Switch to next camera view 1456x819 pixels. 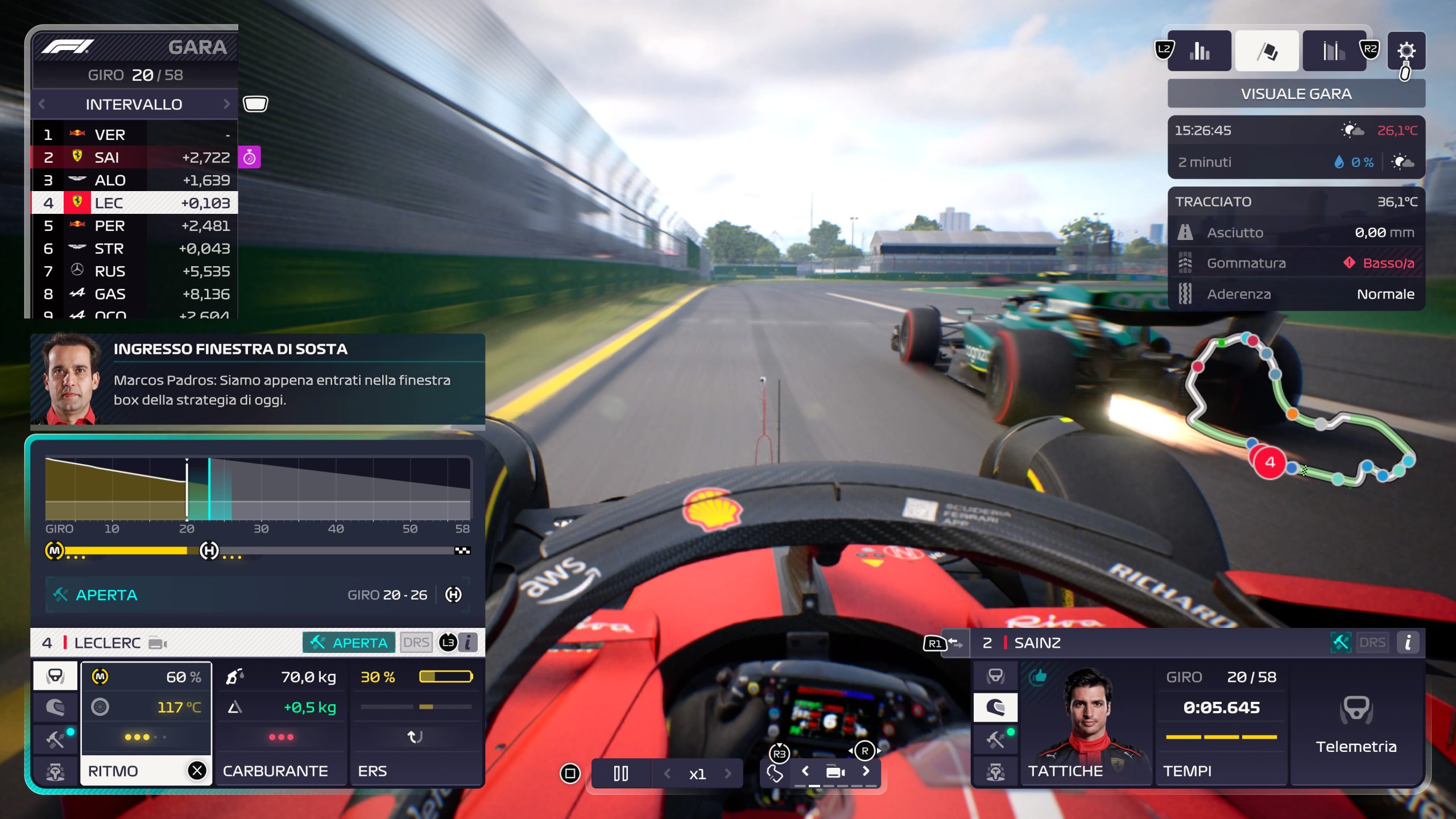(866, 771)
